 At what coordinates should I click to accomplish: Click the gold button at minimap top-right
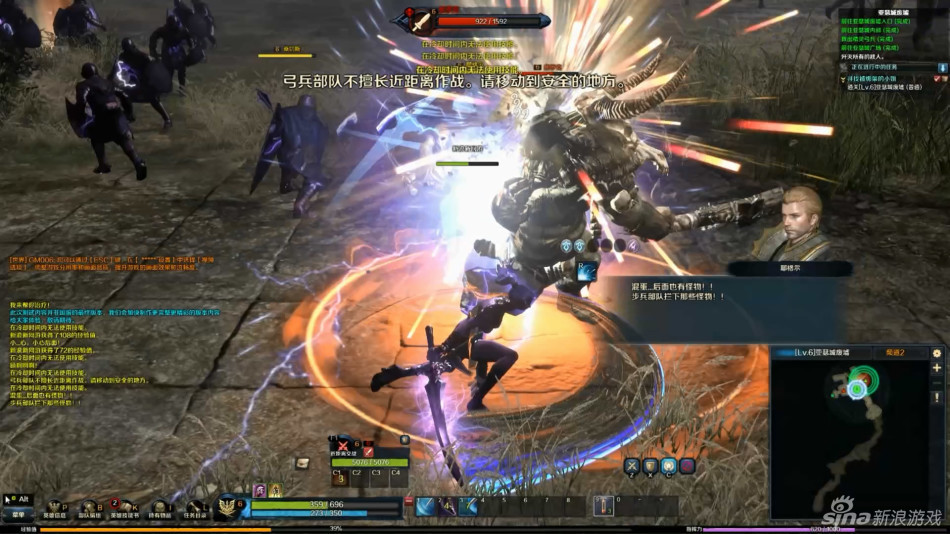937,353
